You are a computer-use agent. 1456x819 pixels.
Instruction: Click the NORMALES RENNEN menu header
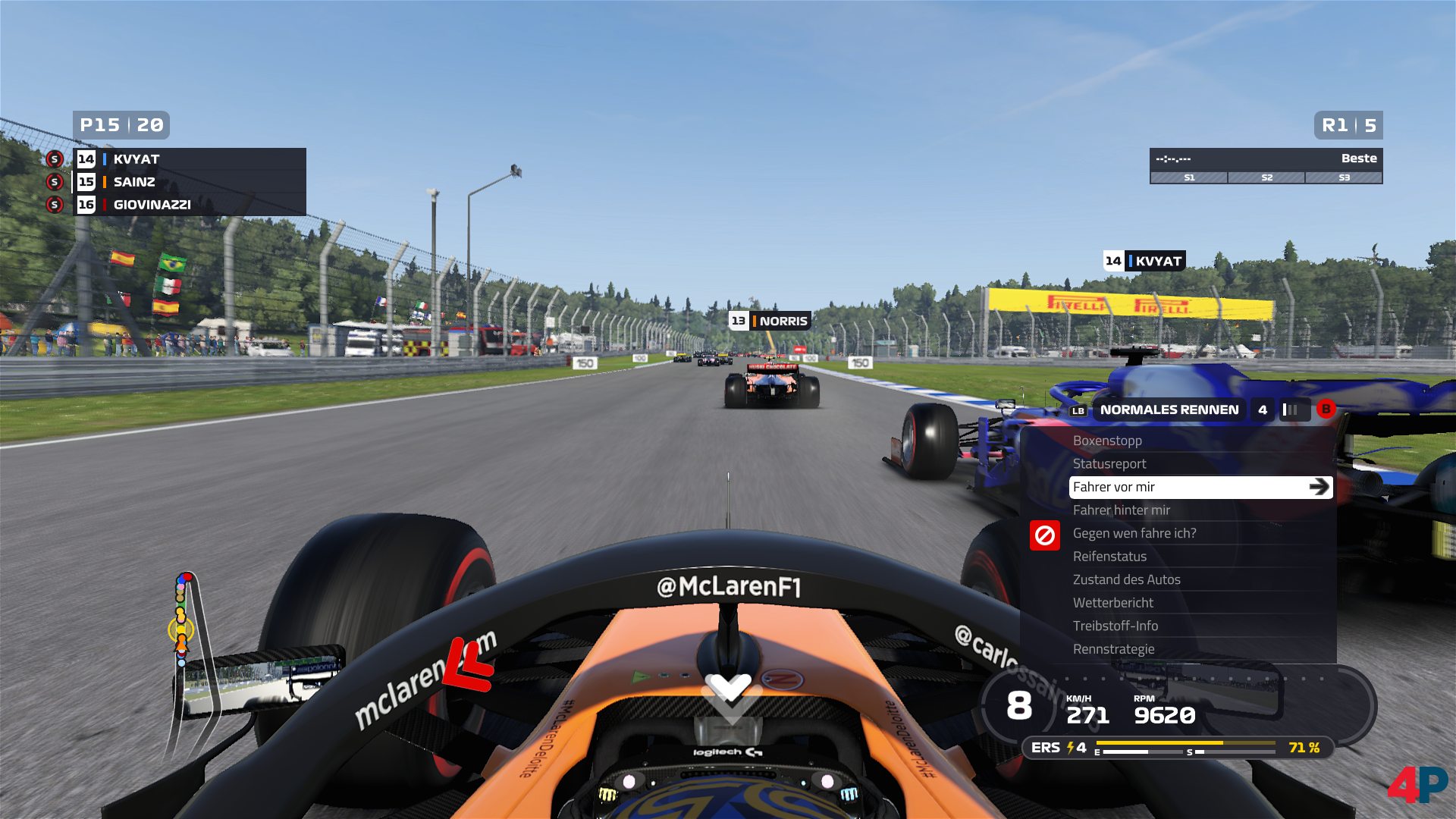(x=1169, y=409)
